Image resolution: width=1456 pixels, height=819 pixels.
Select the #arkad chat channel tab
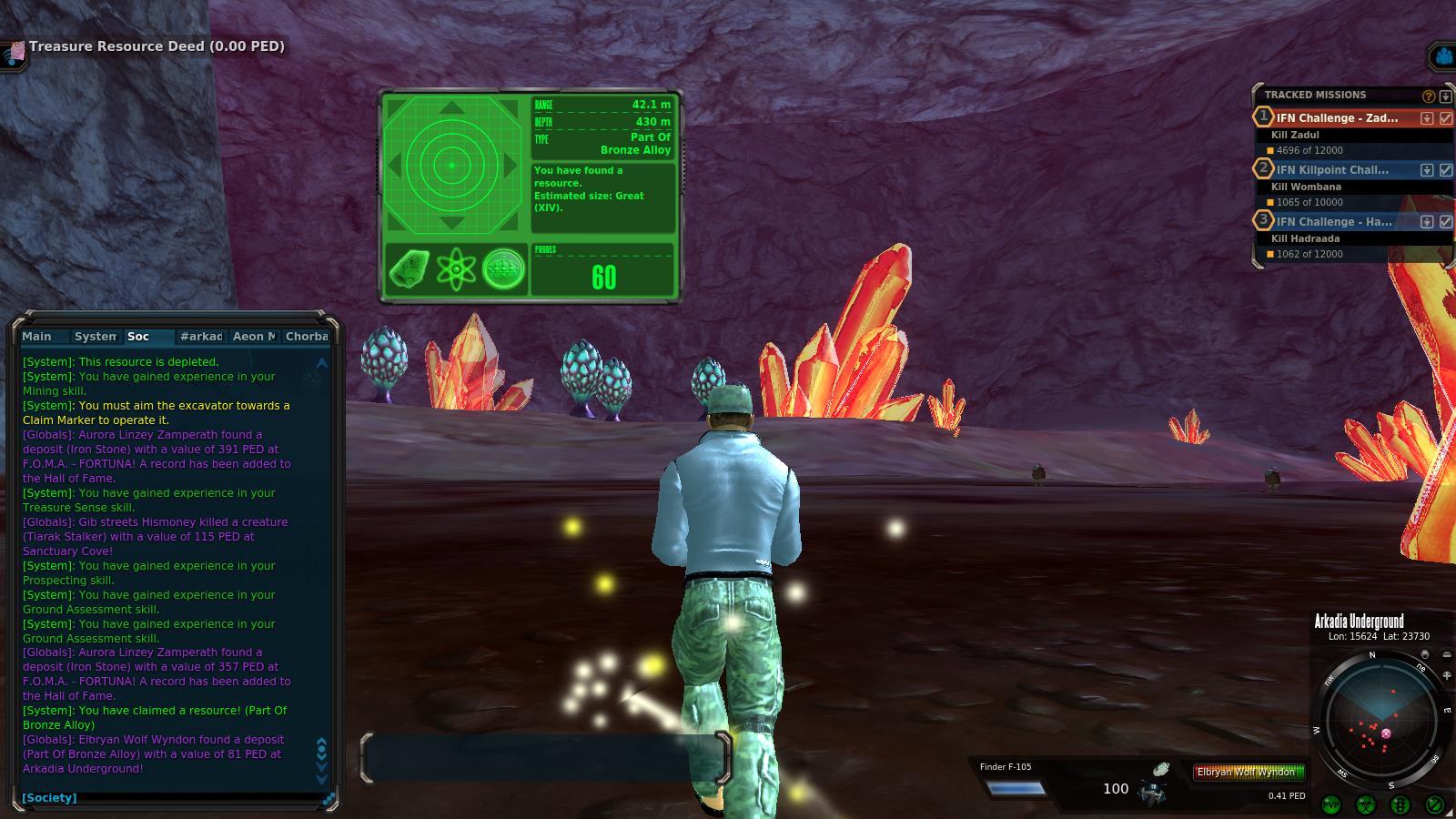[x=201, y=337]
